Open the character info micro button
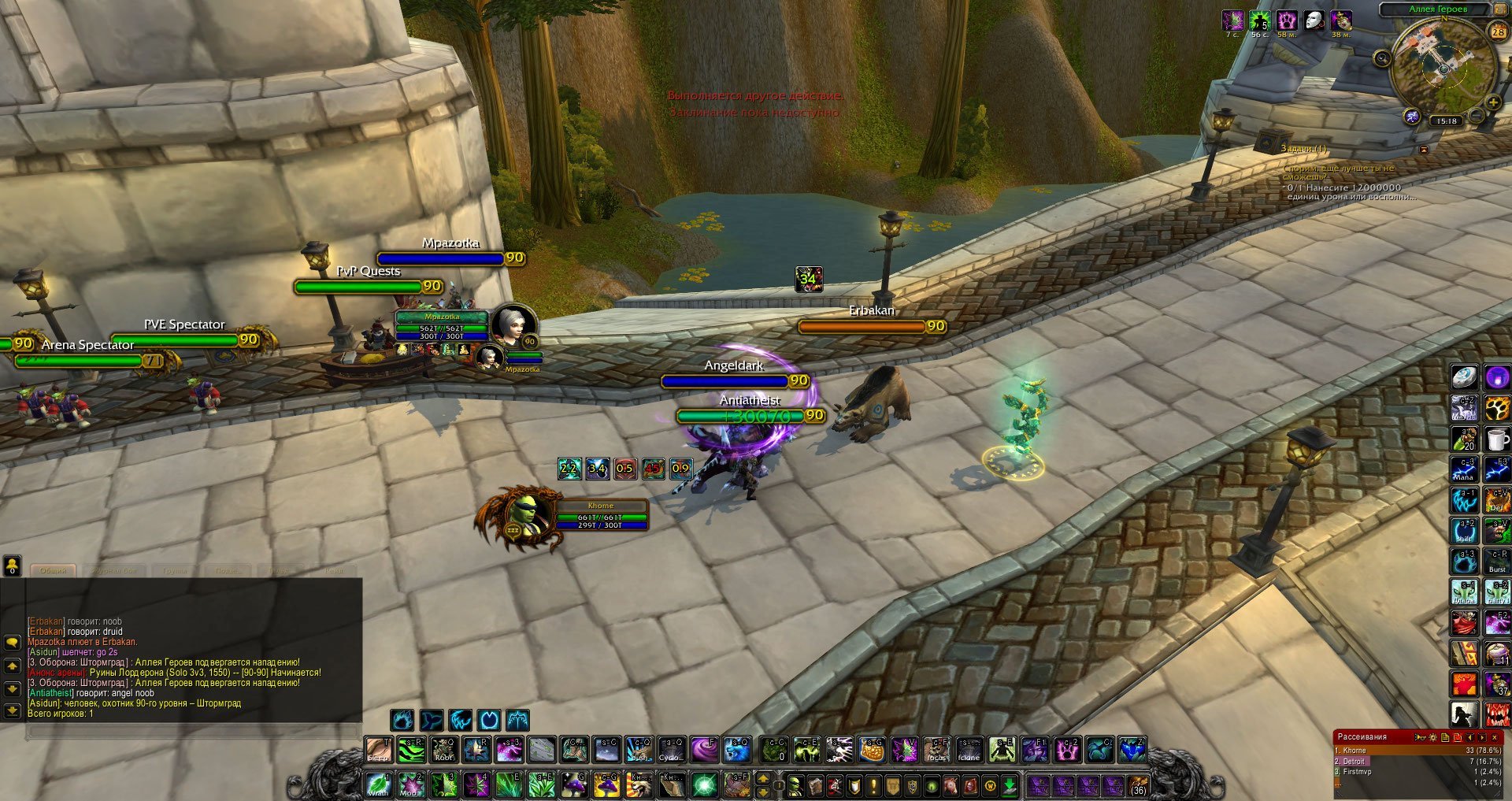 click(x=796, y=785)
